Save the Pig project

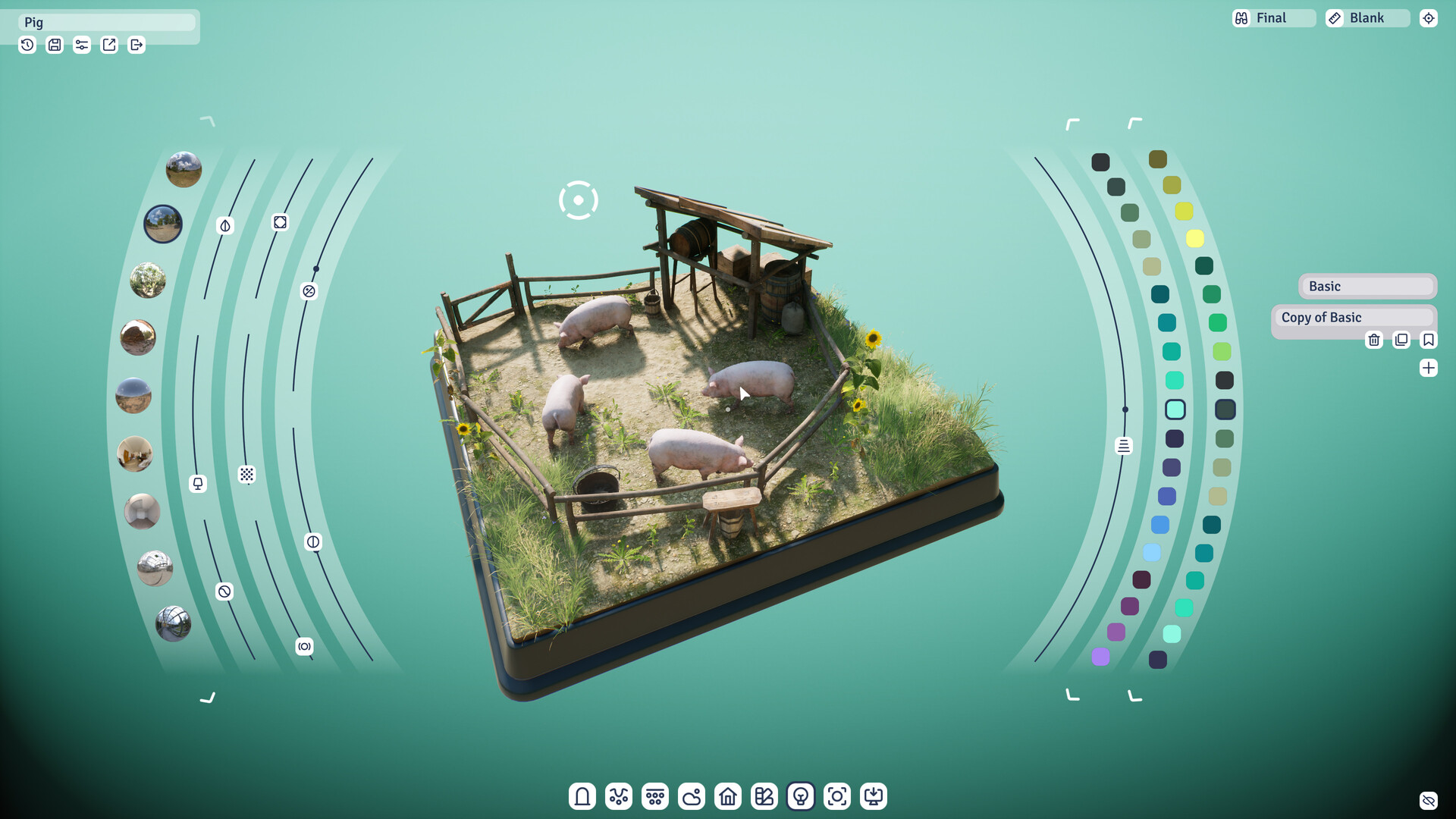54,45
